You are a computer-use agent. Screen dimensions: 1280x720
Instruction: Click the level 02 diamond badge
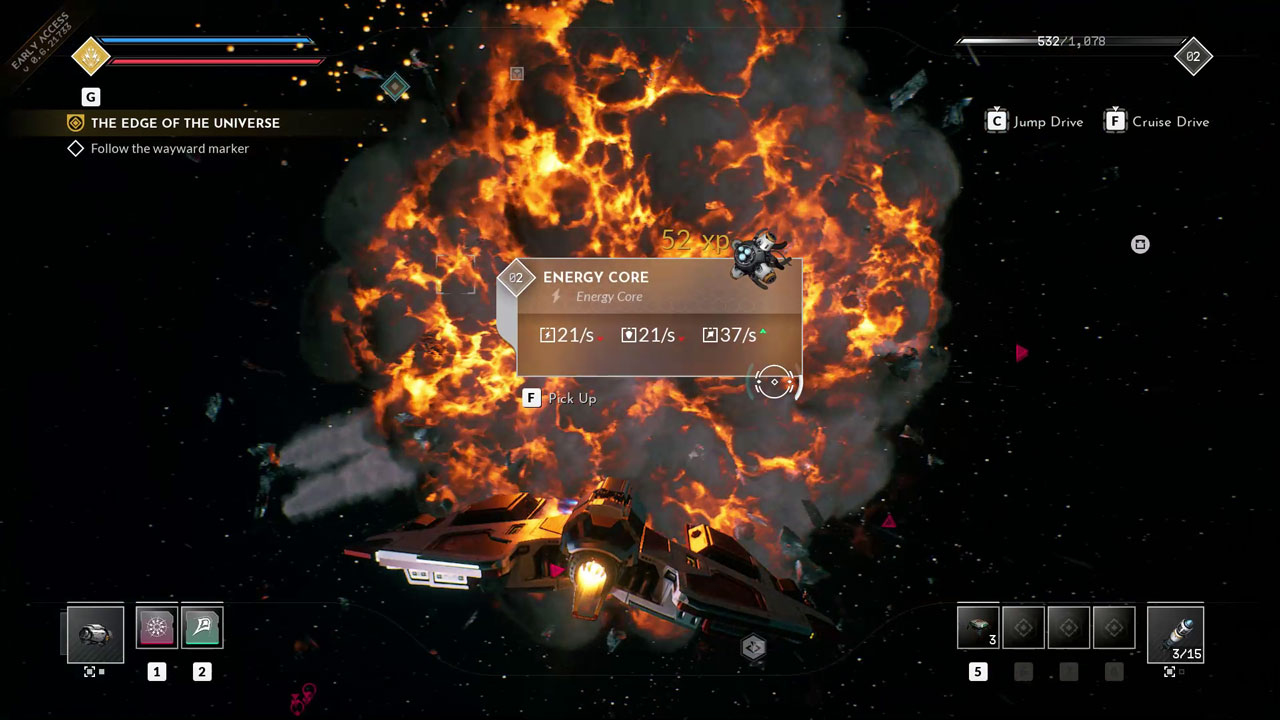(1193, 57)
